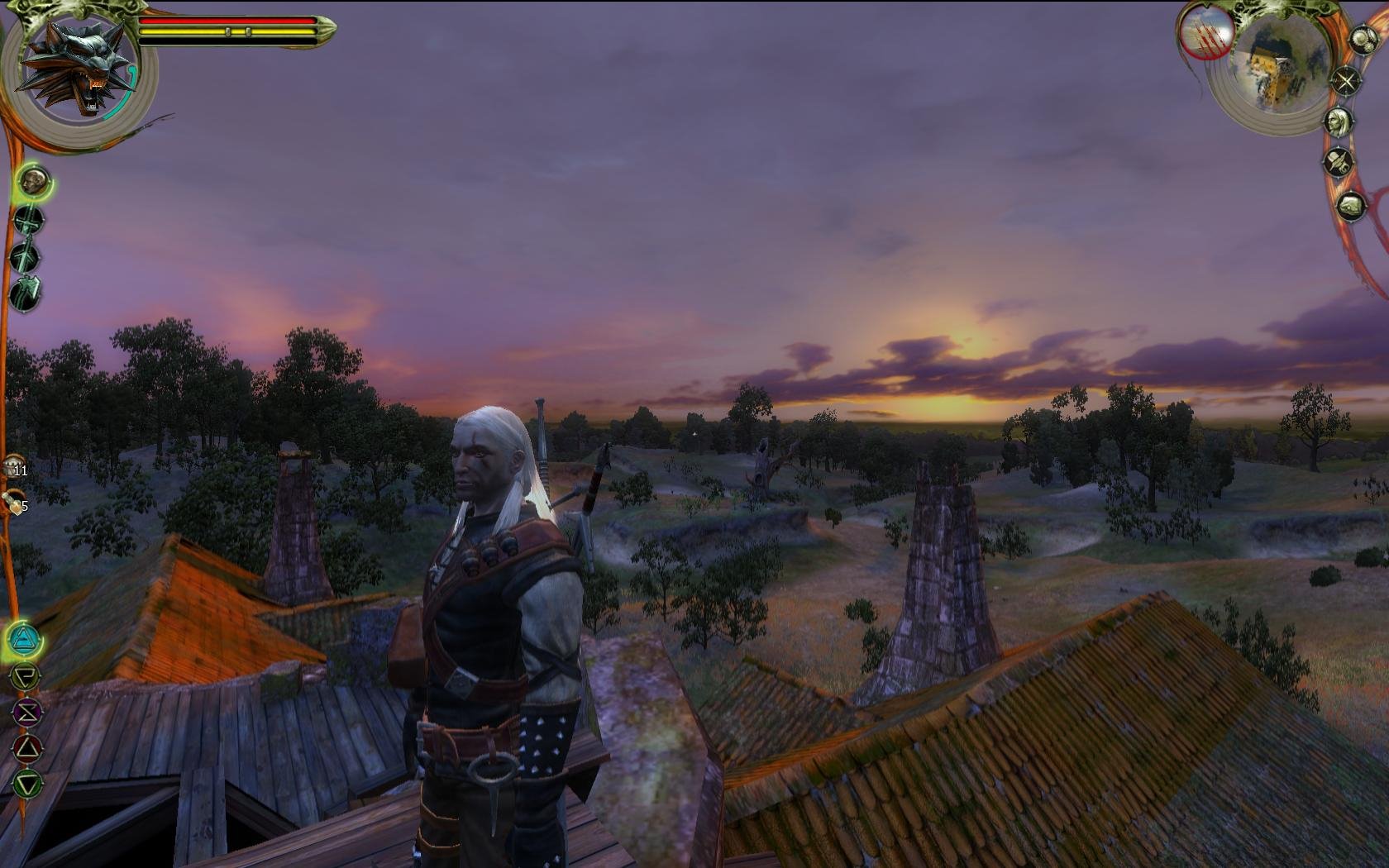Click the red scratched medallion indicator
The height and width of the screenshot is (868, 1389).
pyautogui.click(x=1205, y=36)
